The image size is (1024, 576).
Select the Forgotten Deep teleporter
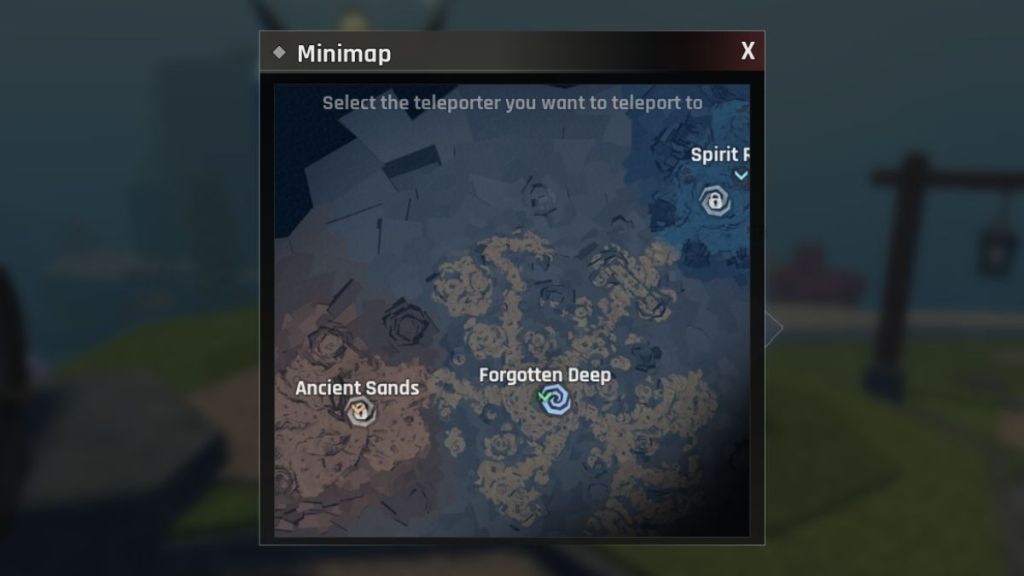click(x=555, y=402)
